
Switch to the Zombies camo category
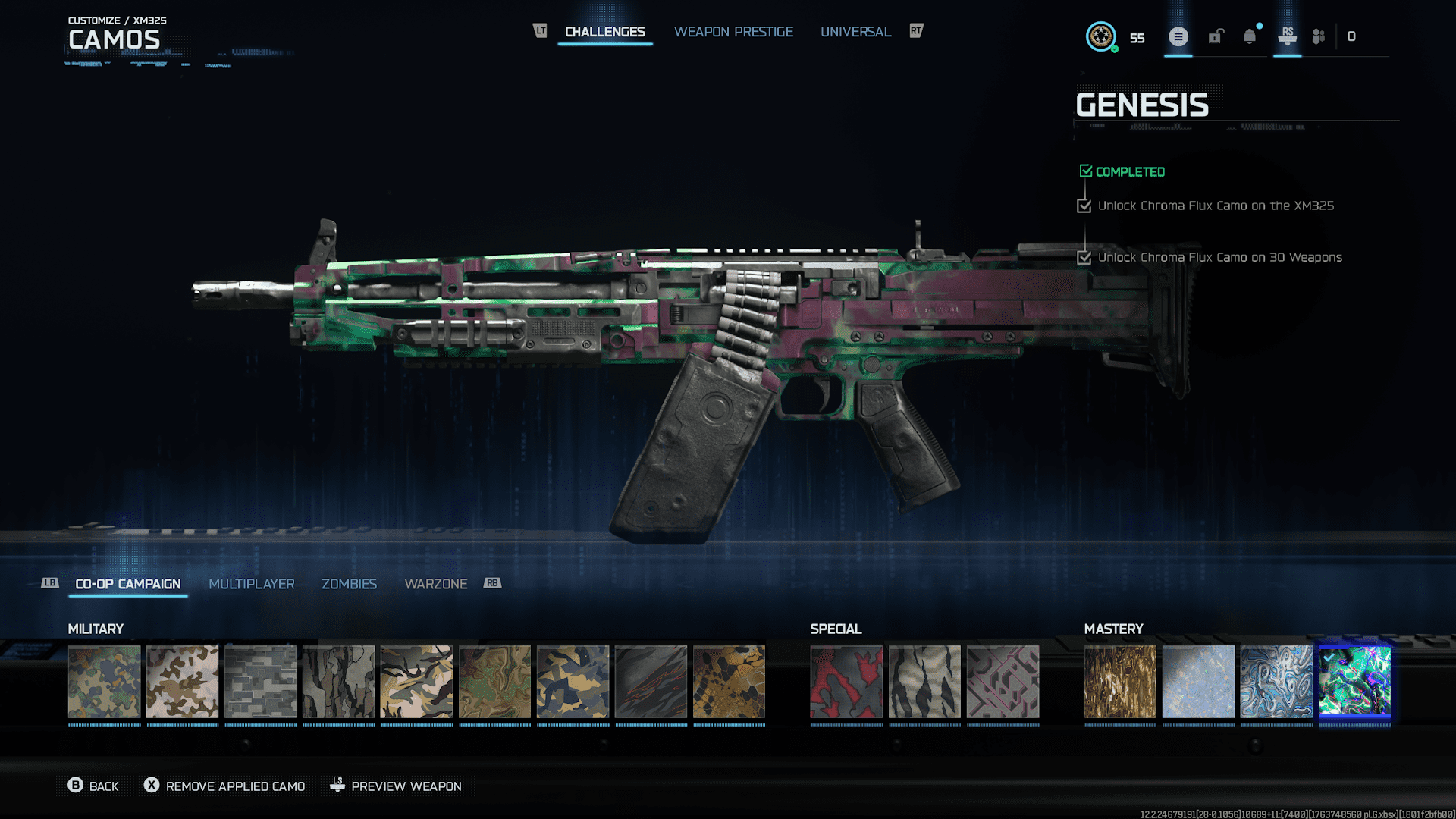(349, 584)
